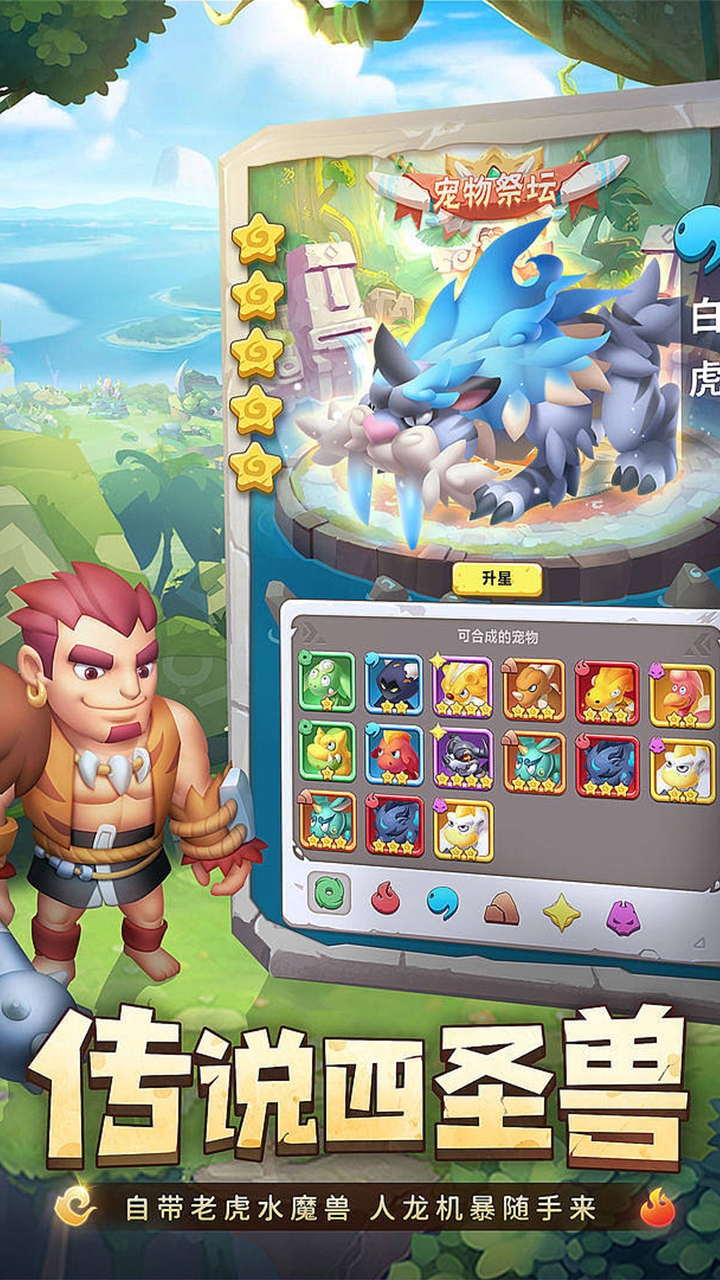Filter pets by red flame element
Screen dimensions: 720x1280
[x=385, y=897]
